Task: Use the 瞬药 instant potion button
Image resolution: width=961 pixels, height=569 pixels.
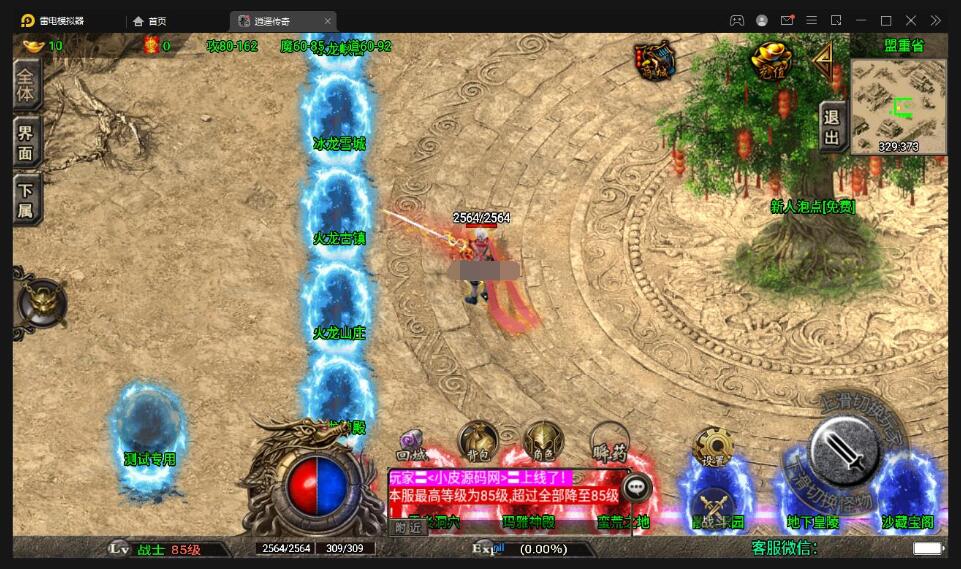Action: (608, 441)
